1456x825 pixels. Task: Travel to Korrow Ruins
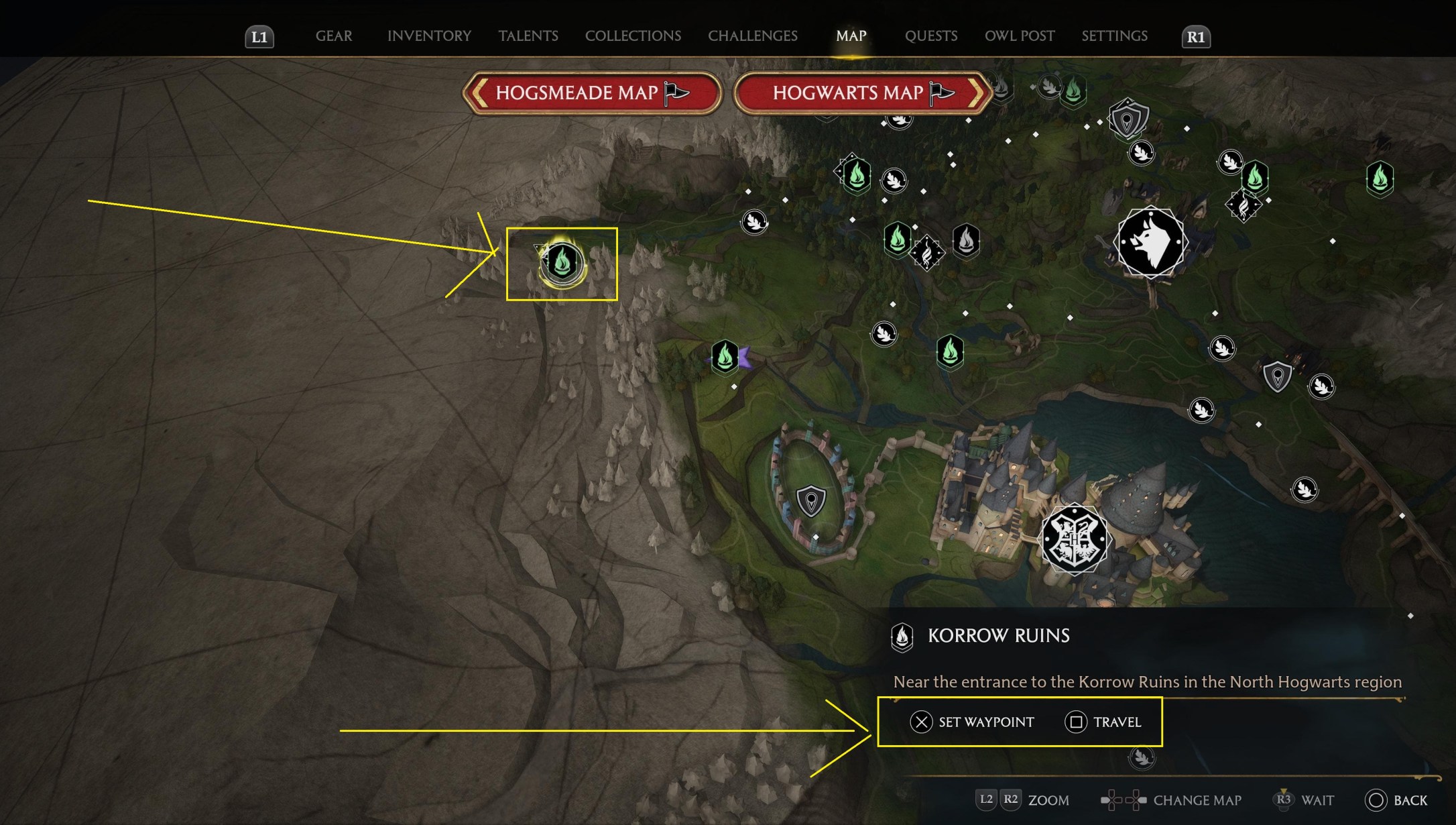[1103, 722]
